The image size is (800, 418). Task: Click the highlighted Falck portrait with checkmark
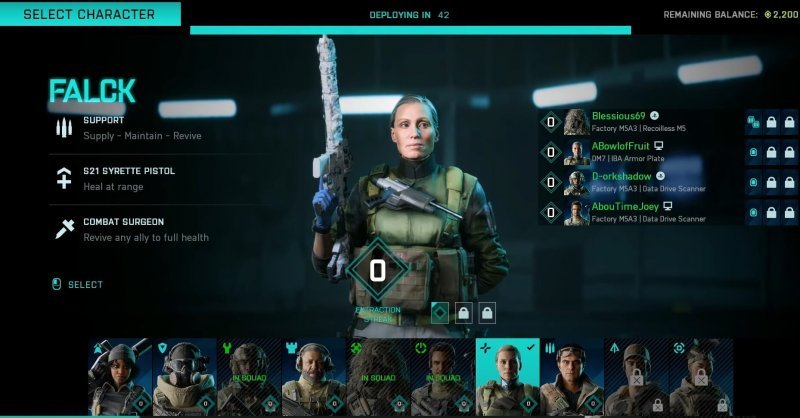pyautogui.click(x=507, y=377)
